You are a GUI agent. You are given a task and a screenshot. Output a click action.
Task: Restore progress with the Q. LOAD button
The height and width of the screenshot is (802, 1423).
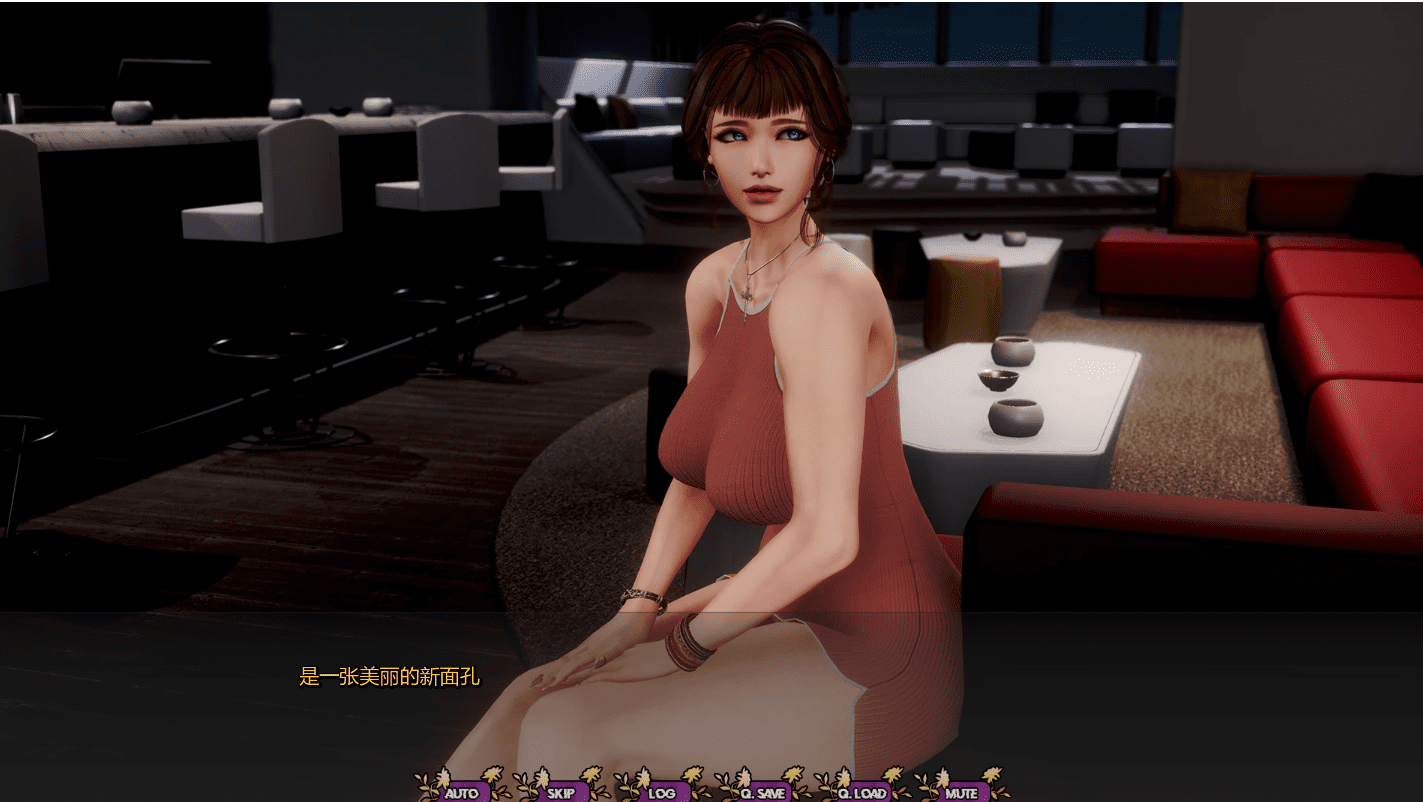[x=863, y=792]
